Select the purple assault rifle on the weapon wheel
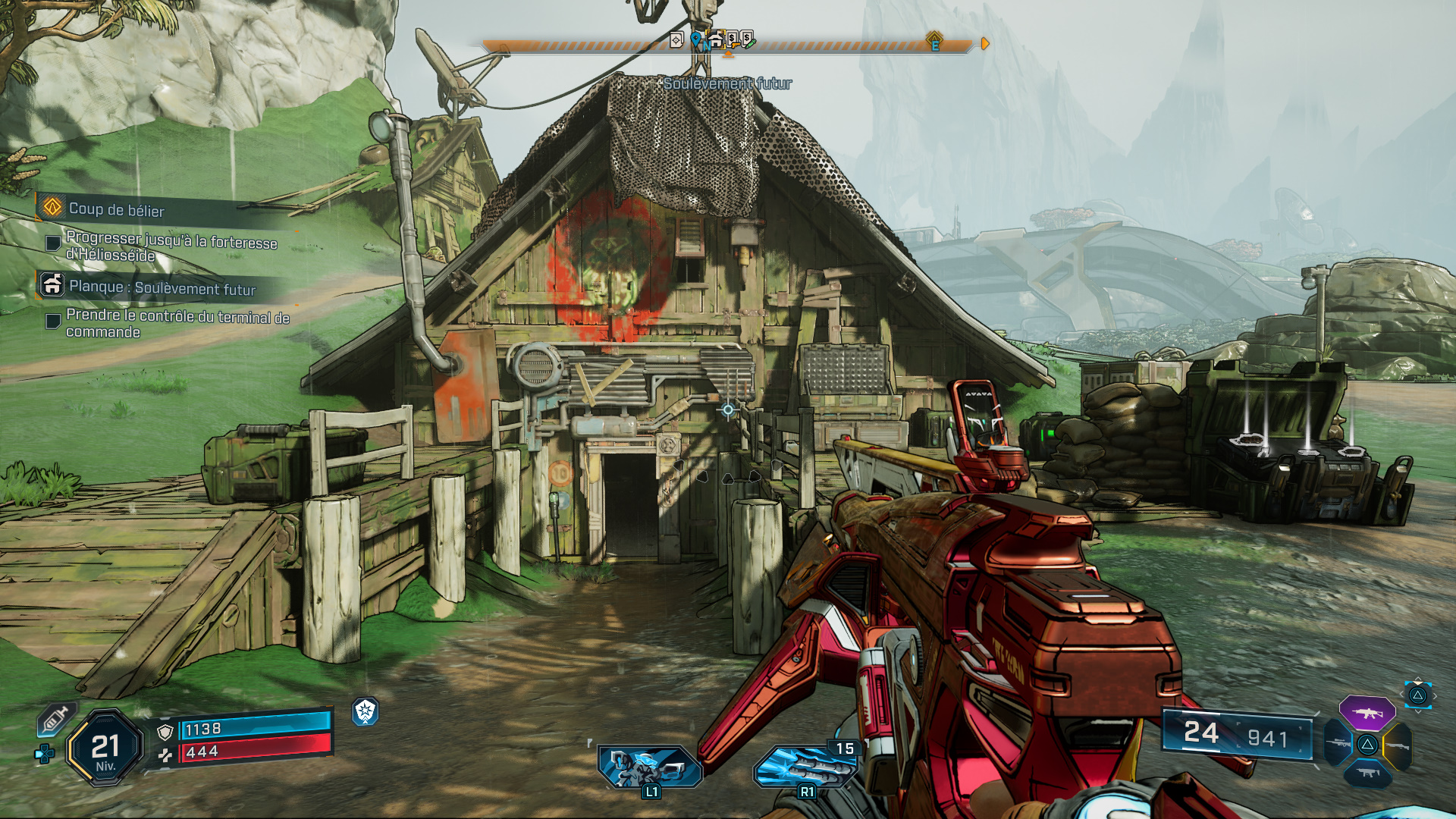 (x=1366, y=713)
